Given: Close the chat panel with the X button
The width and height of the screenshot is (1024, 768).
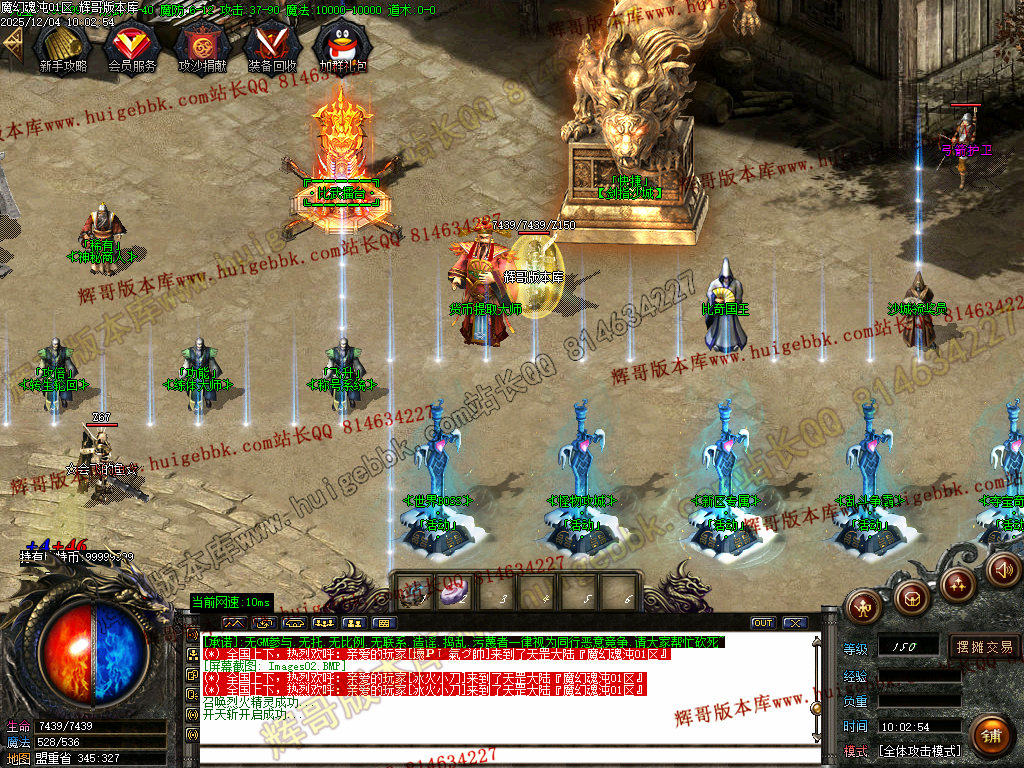Looking at the screenshot, I should point(795,622).
